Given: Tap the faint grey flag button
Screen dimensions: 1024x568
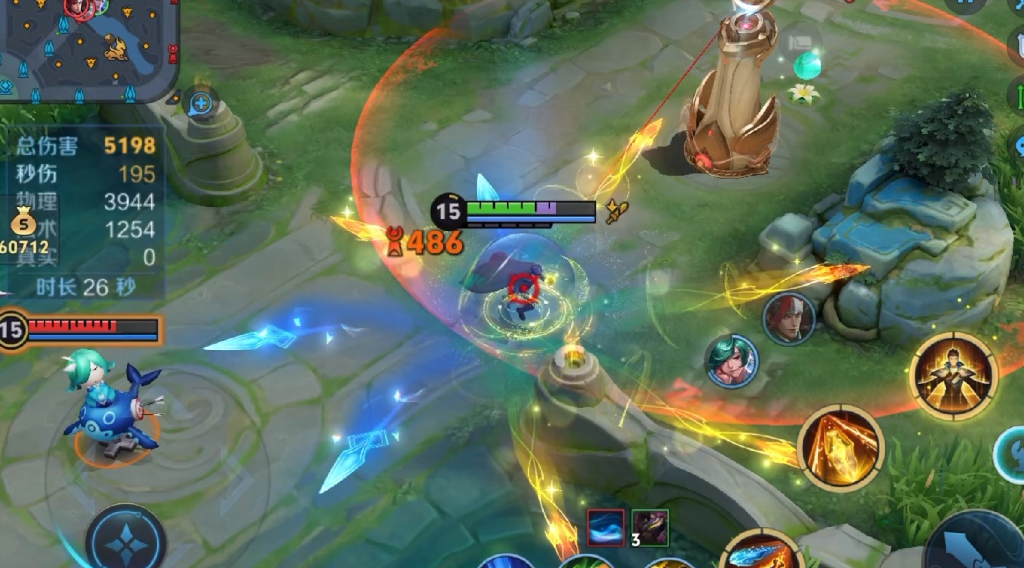Looking at the screenshot, I should (801, 41).
